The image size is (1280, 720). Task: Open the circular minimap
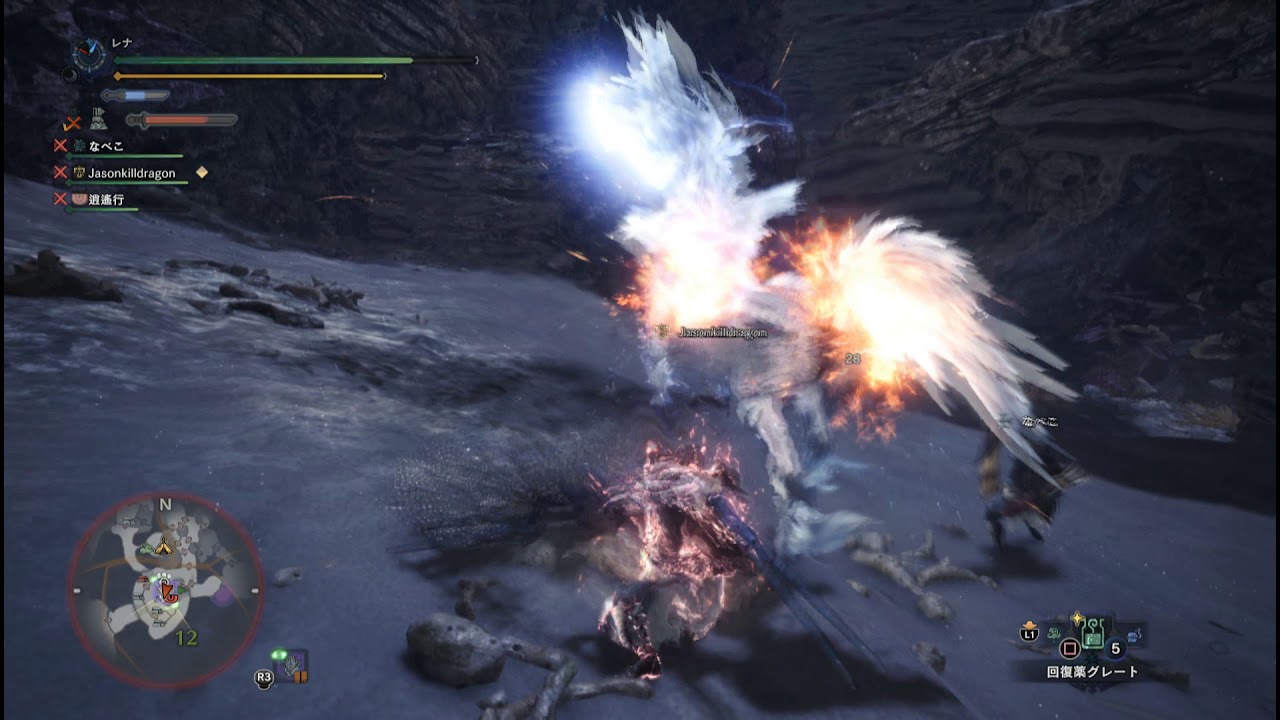tap(165, 590)
